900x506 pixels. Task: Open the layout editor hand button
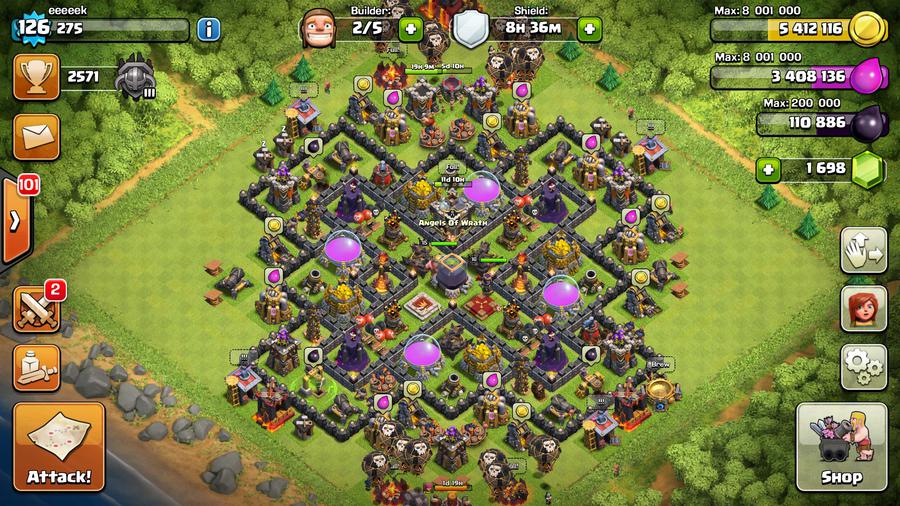point(863,249)
